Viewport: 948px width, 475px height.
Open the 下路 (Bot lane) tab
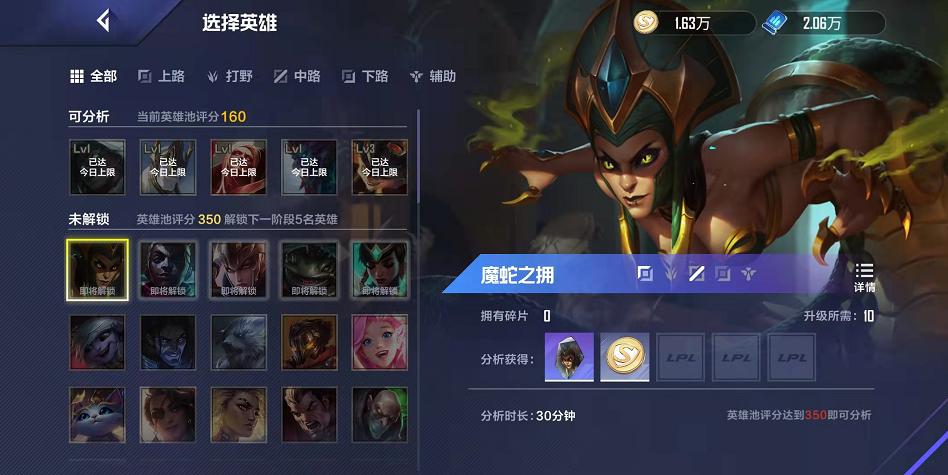pyautogui.click(x=365, y=76)
